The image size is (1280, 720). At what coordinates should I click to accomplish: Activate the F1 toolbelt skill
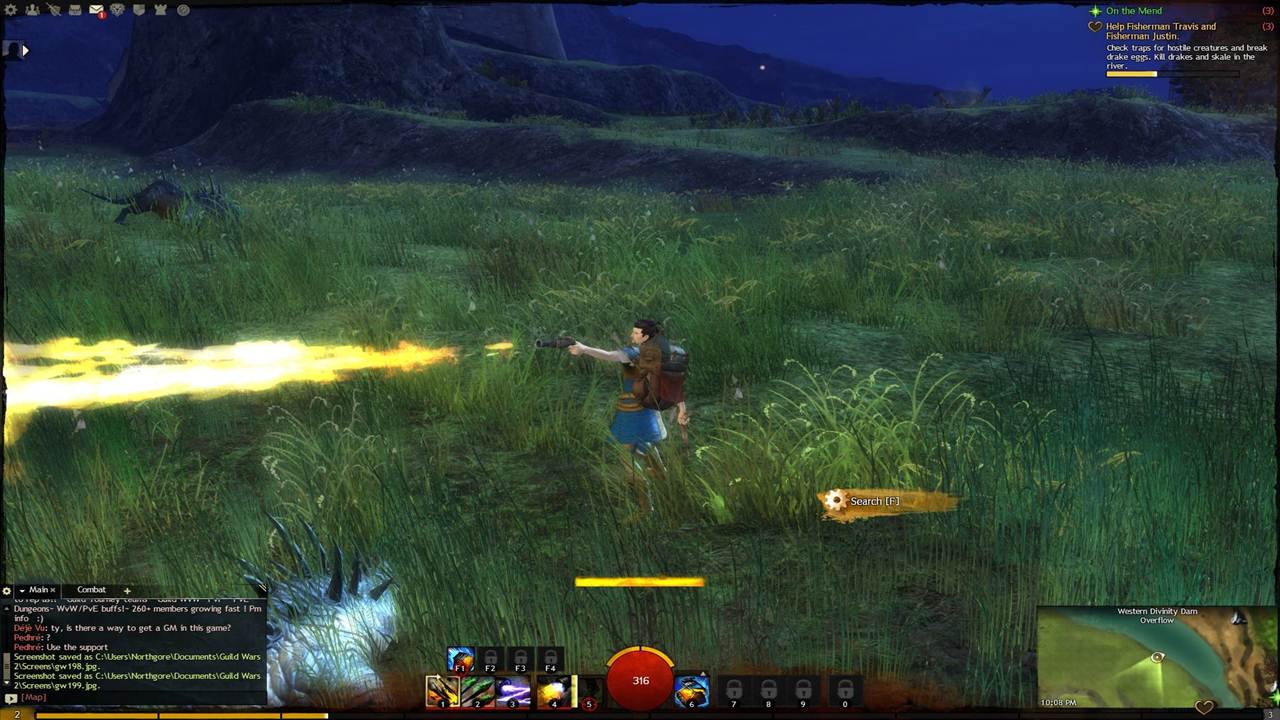[x=460, y=659]
